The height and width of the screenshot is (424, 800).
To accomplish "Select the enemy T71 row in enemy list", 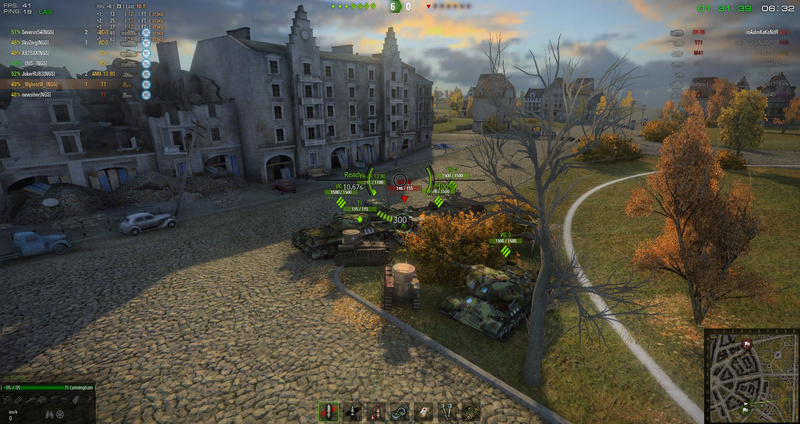I will pyautogui.click(x=700, y=43).
